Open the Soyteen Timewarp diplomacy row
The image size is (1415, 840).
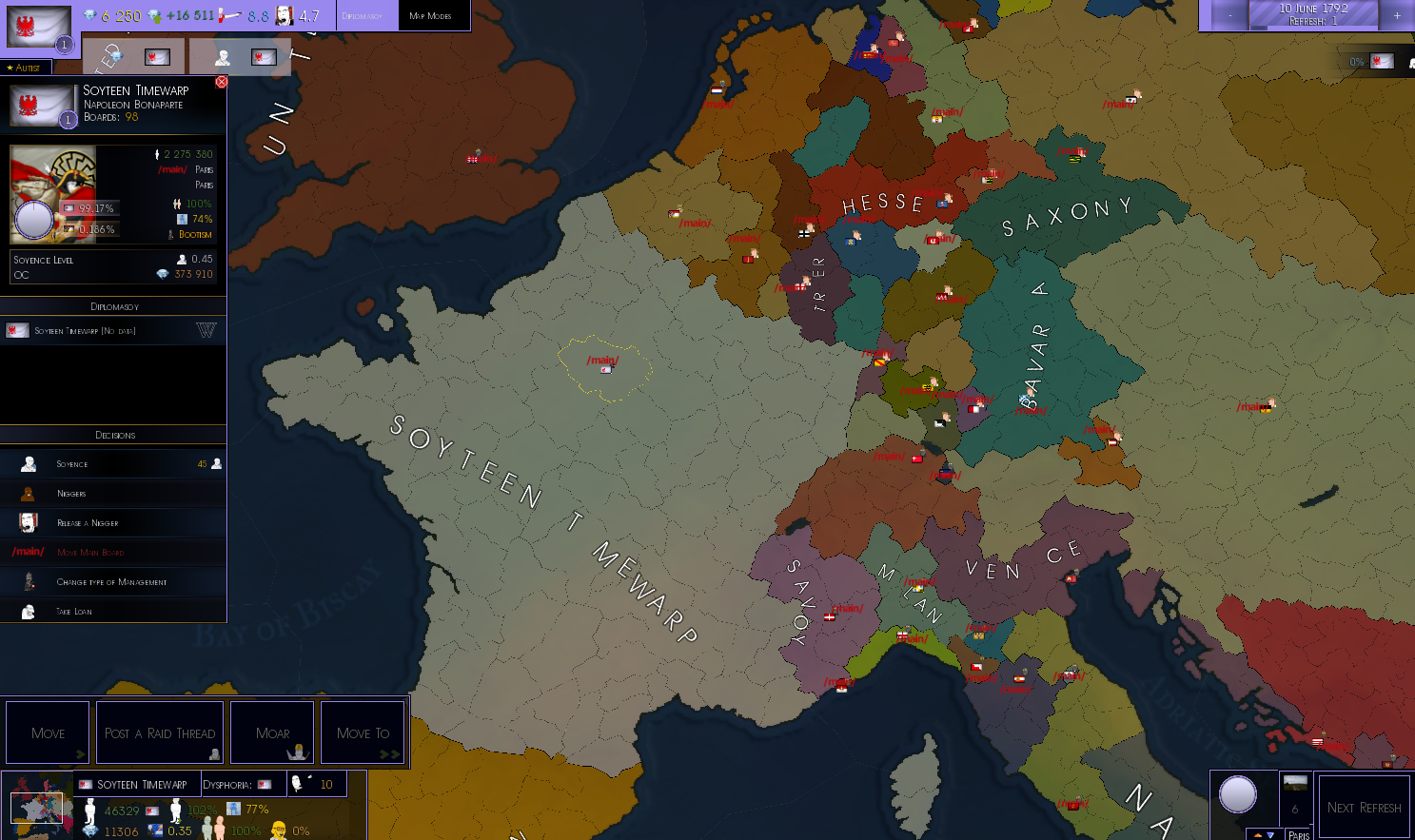coord(113,331)
